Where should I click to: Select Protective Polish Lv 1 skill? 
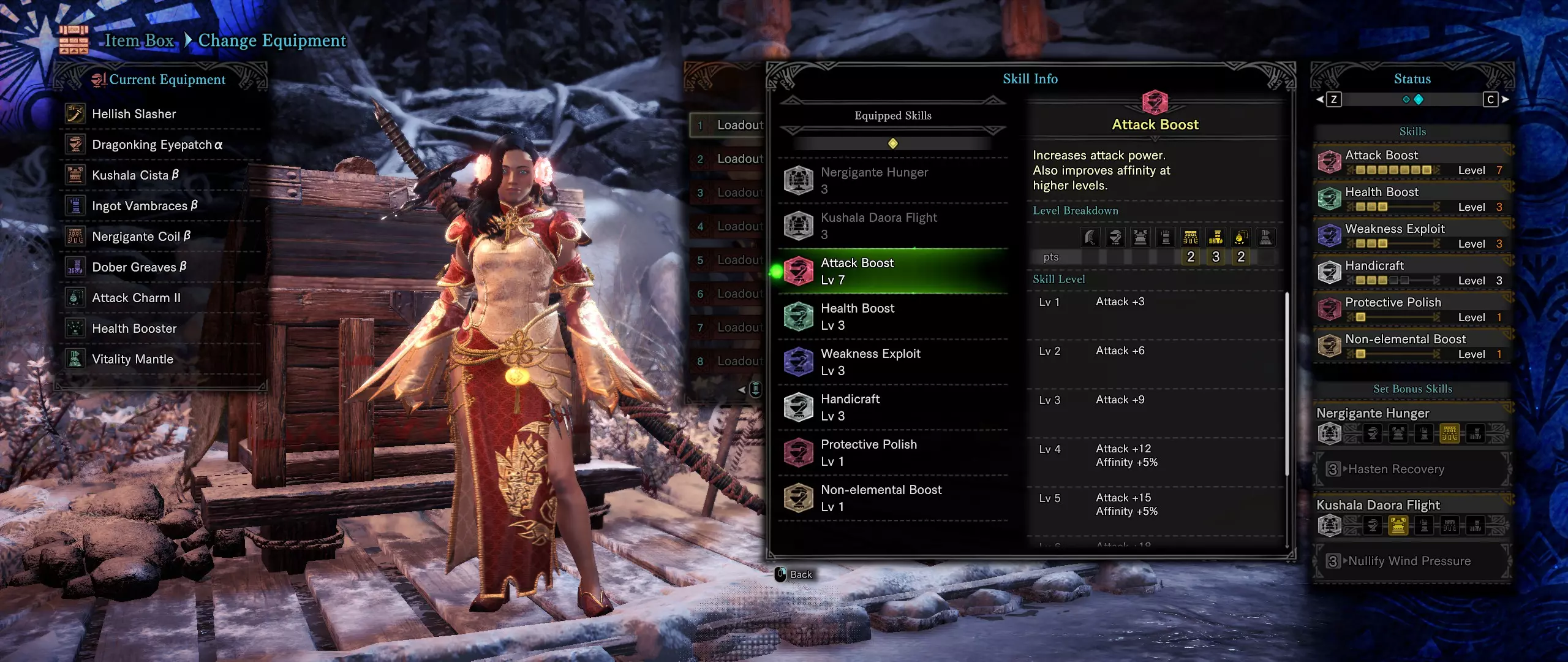coord(892,452)
